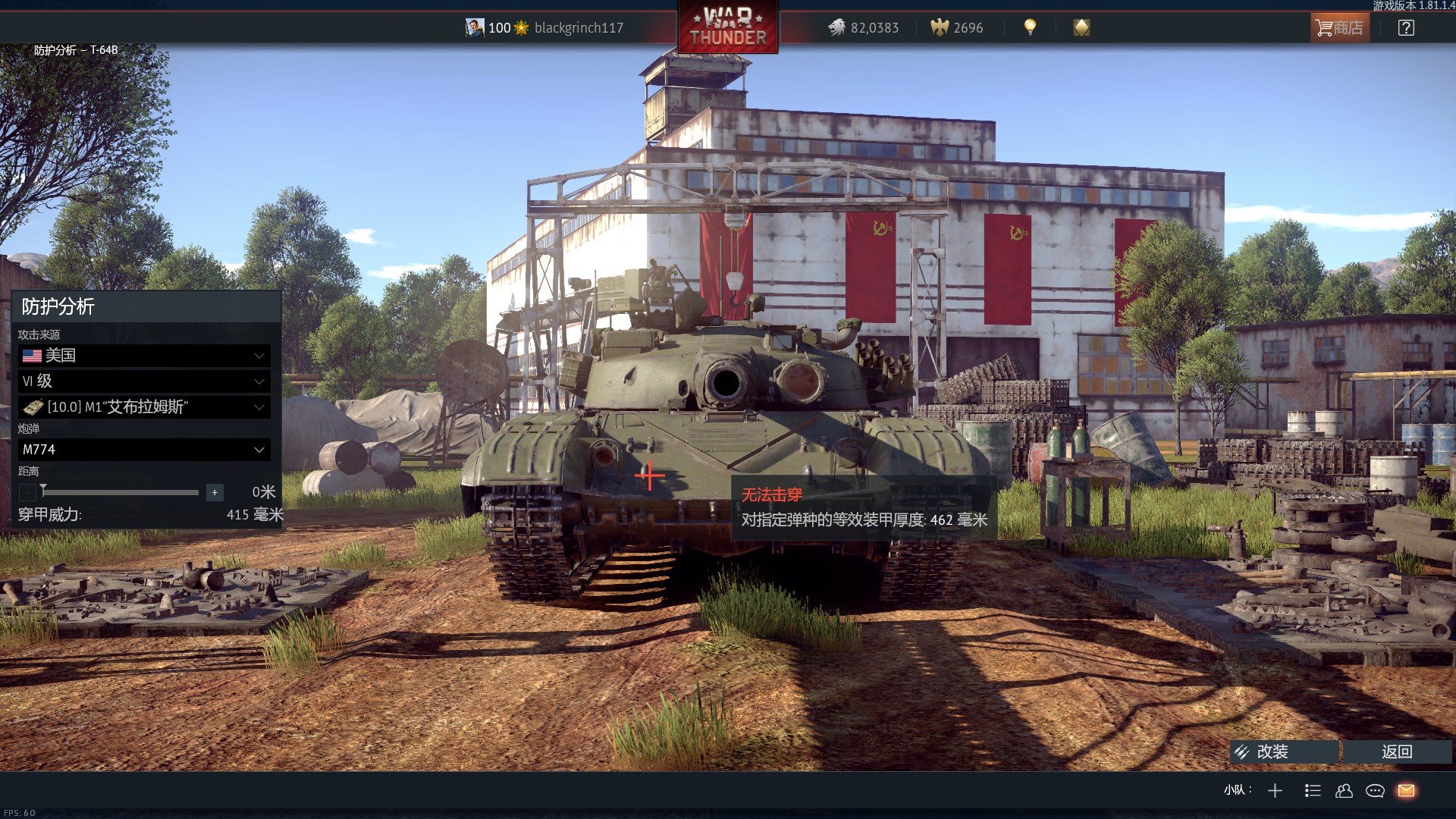Open 改装 modifications
Screen dimensions: 1456x819
click(x=1283, y=752)
